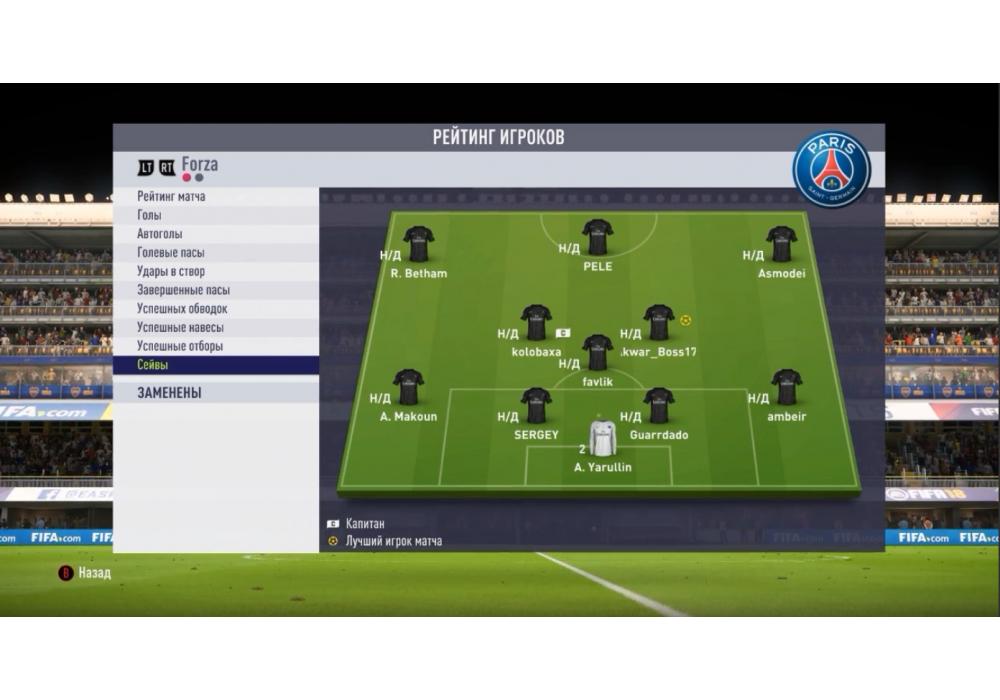Select the Рейтинг матча menu entry
Screen dimensions: 1000x700
[x=171, y=197]
